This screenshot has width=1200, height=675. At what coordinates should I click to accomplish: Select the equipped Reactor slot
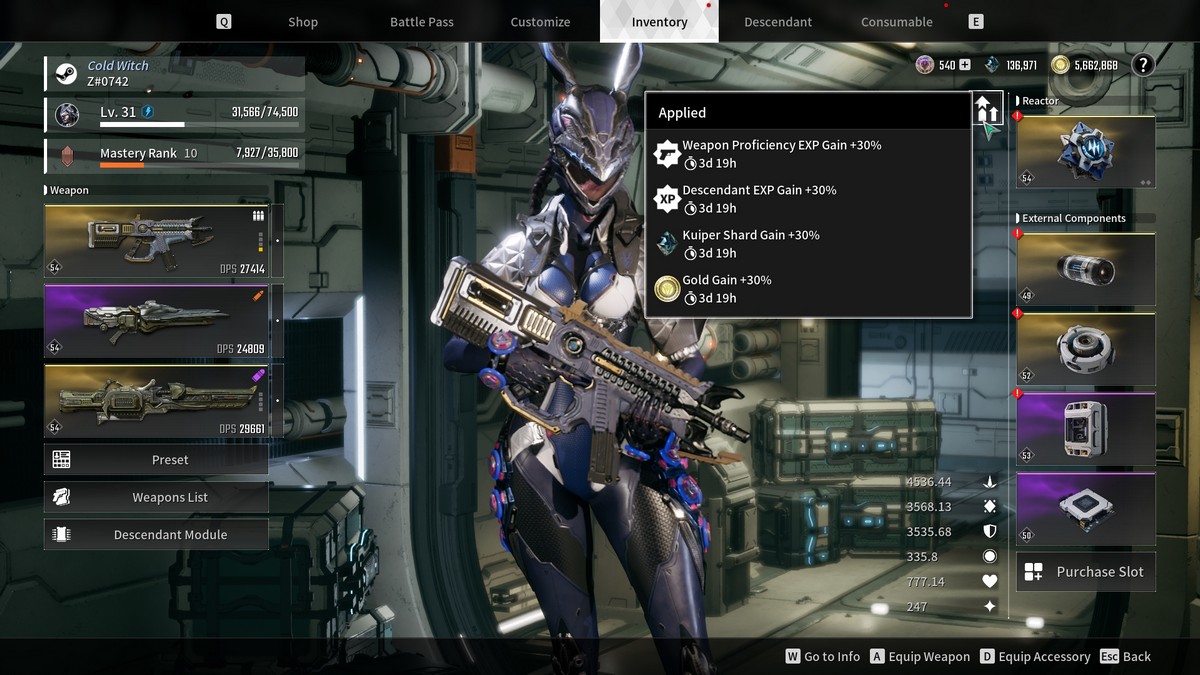1085,151
